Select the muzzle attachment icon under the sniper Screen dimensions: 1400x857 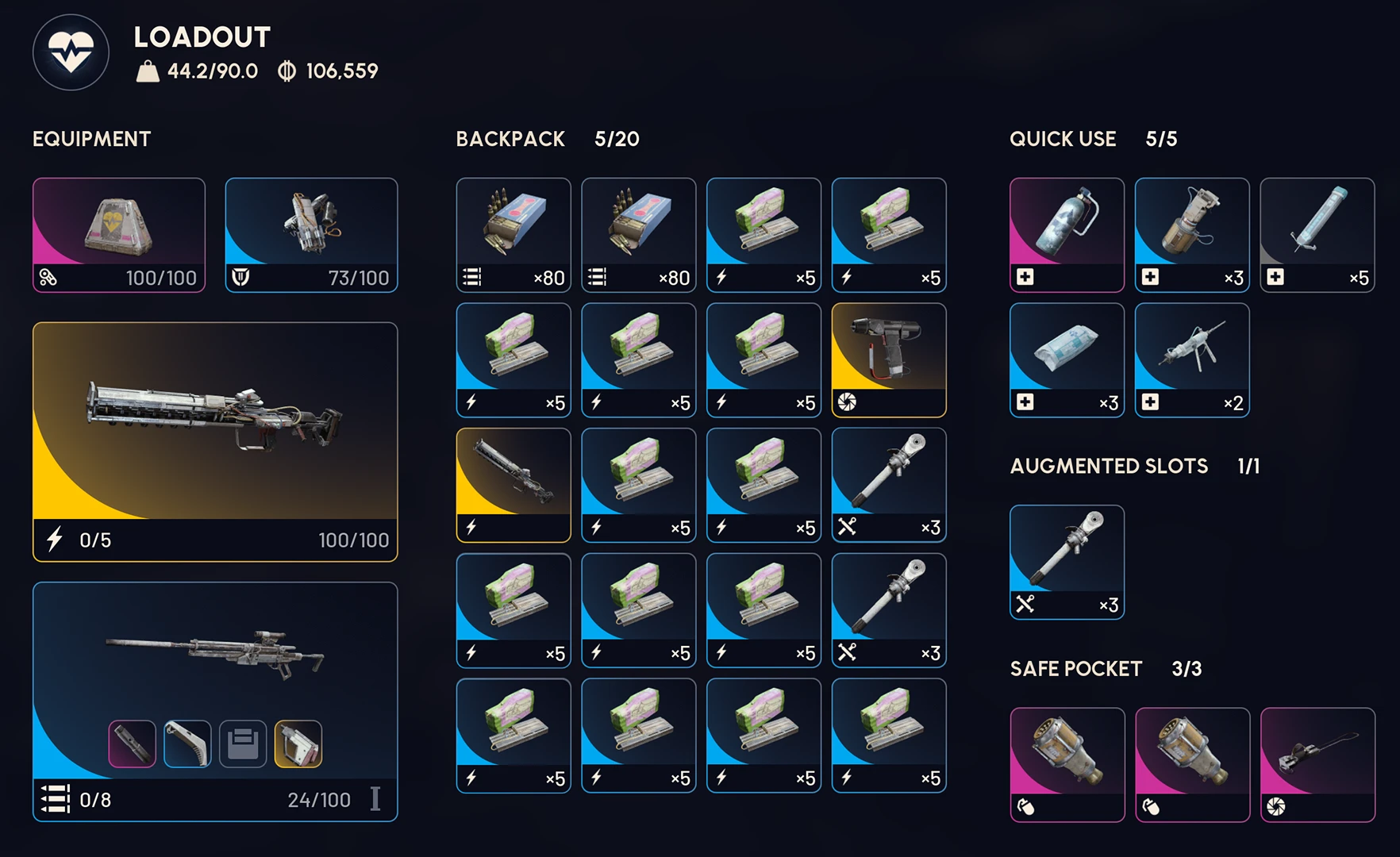132,742
